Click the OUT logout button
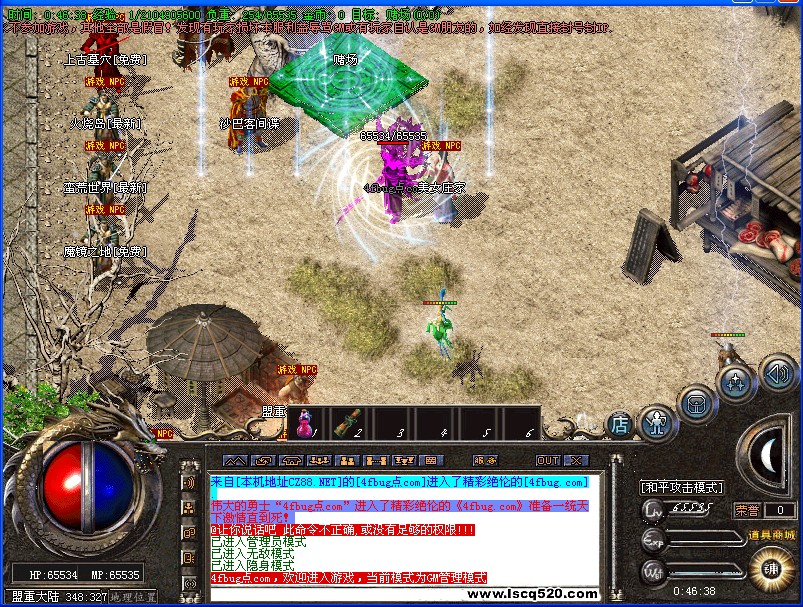The height and width of the screenshot is (607, 803). [x=547, y=461]
